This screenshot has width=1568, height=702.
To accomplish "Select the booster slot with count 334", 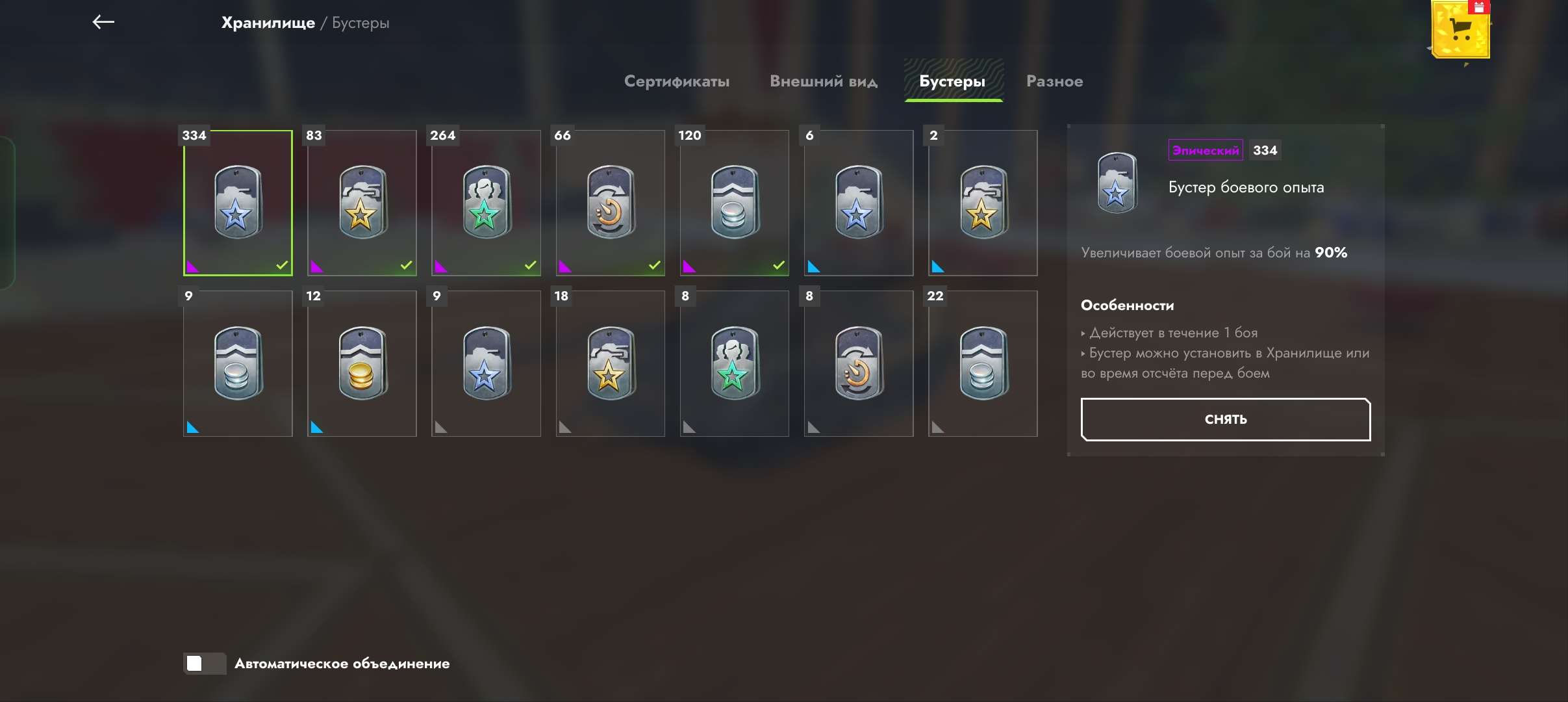I will click(x=238, y=203).
